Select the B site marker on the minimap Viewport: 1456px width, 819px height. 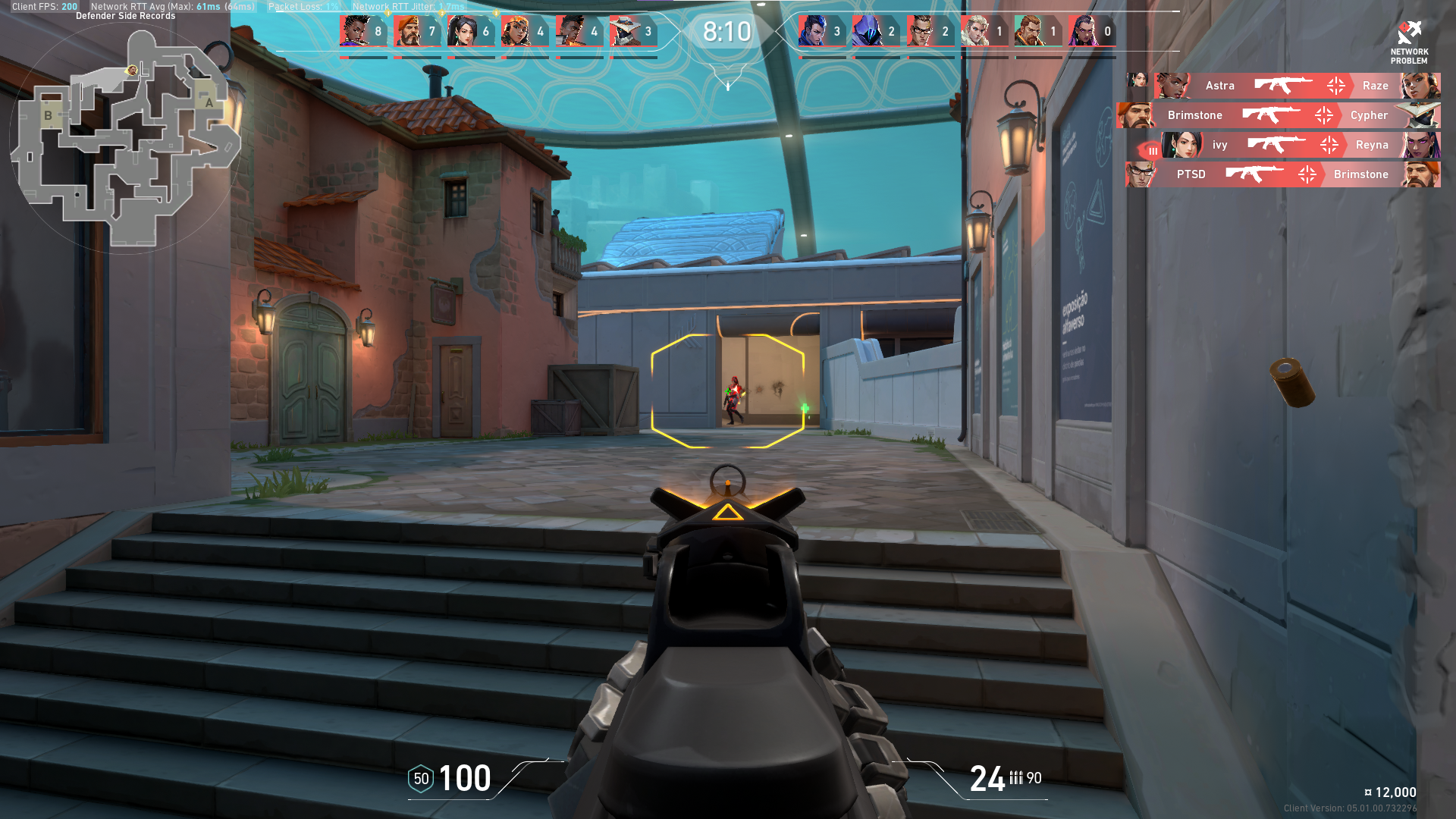pyautogui.click(x=49, y=116)
